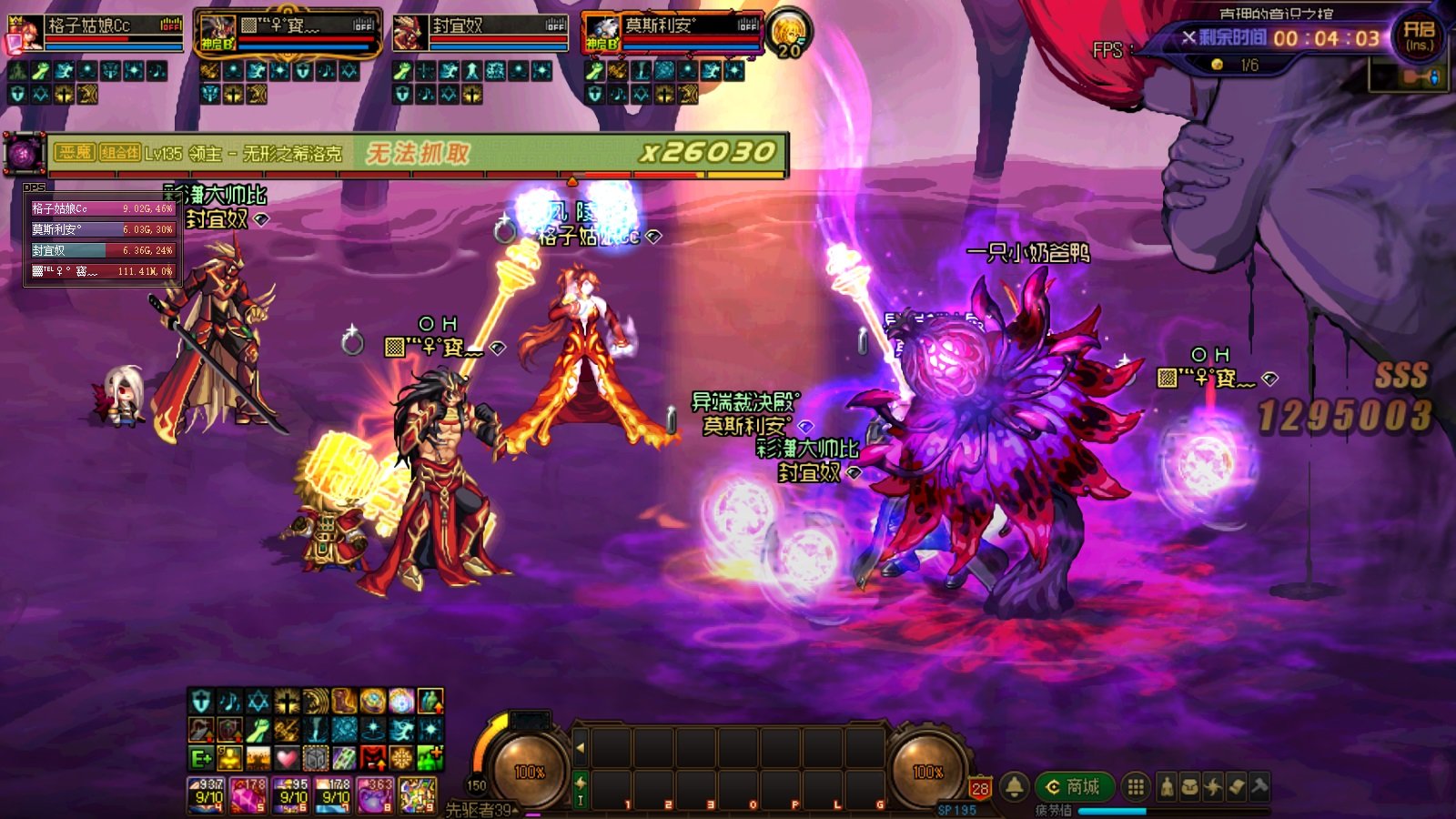Open the quest scroll icon
This screenshot has height=819, width=1456.
tap(1237, 787)
